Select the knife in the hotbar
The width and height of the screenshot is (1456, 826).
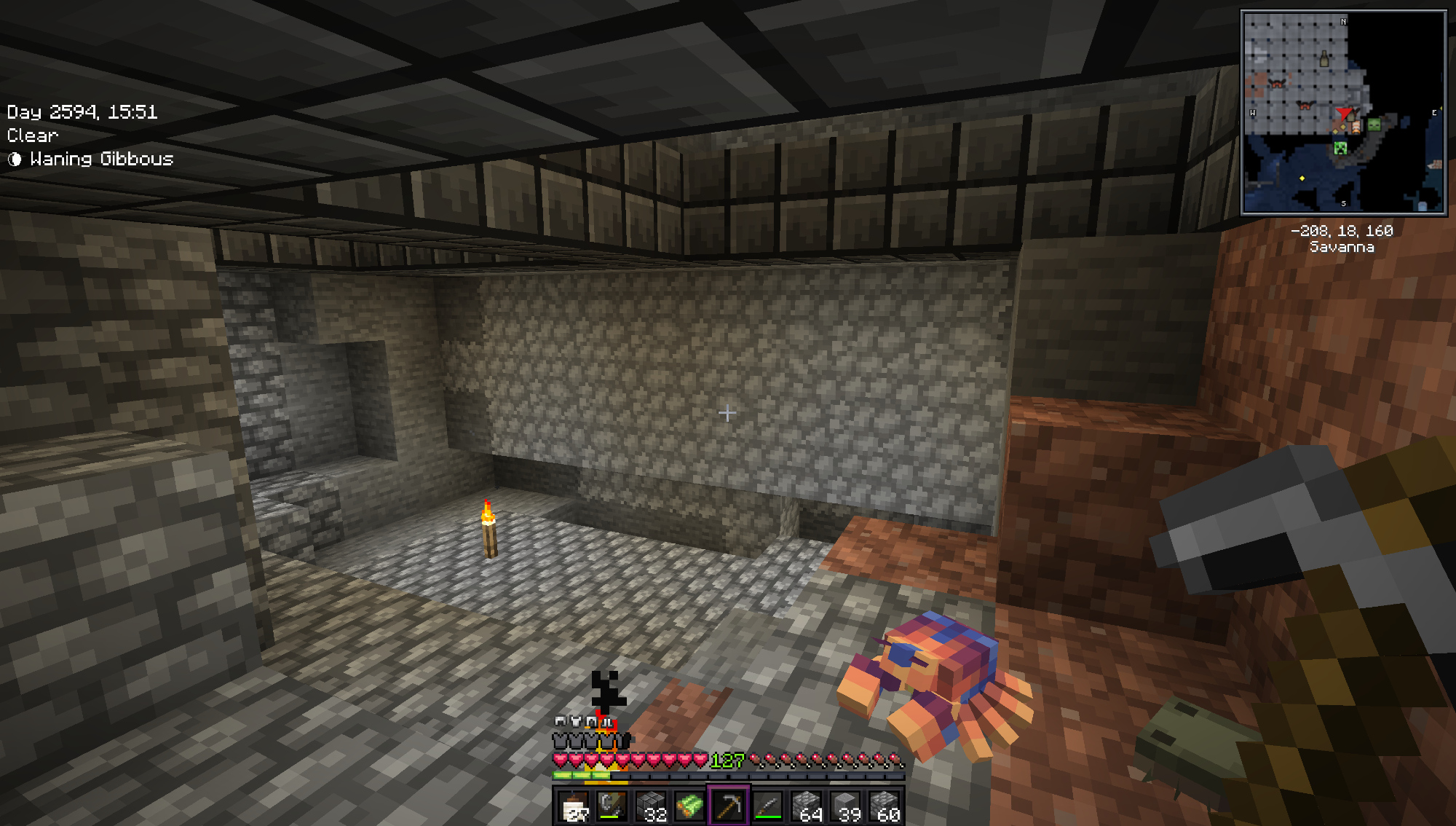coord(767,806)
